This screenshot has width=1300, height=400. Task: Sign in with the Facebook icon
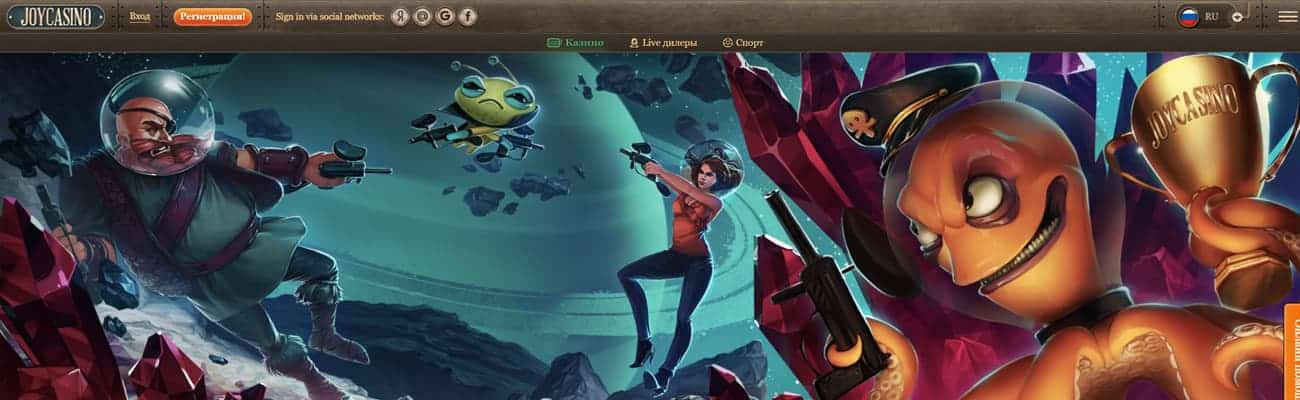tap(467, 17)
